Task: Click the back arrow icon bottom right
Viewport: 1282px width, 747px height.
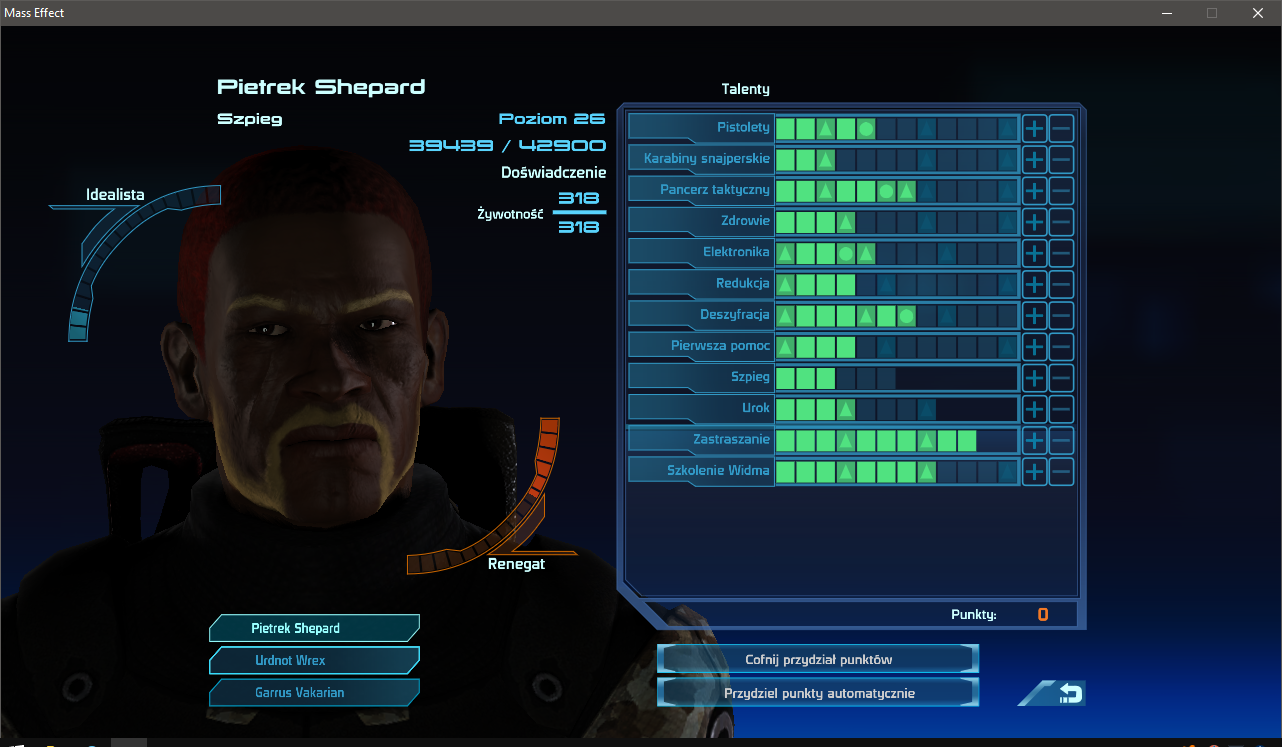Action: click(x=1051, y=692)
